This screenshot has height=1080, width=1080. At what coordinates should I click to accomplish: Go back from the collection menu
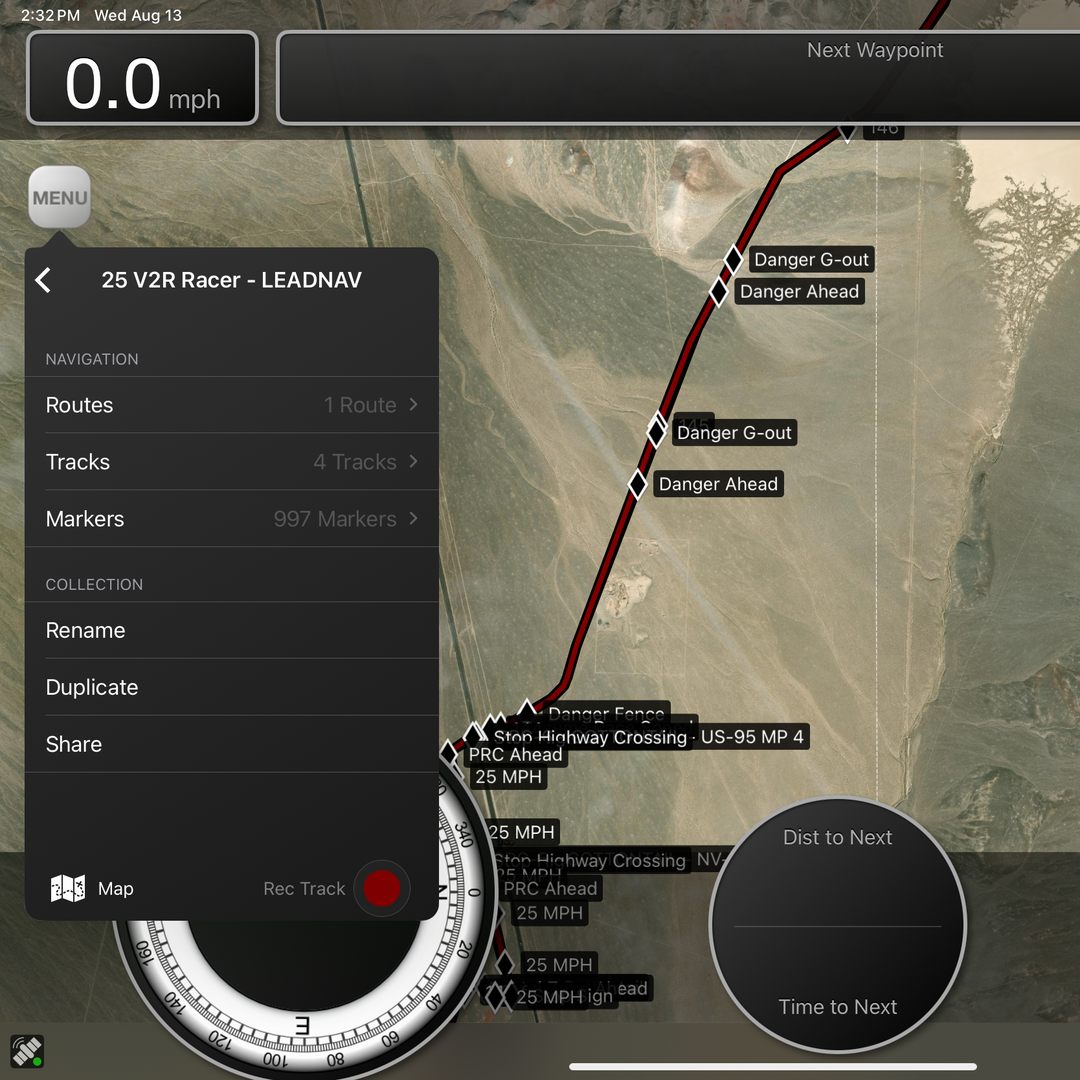point(43,280)
